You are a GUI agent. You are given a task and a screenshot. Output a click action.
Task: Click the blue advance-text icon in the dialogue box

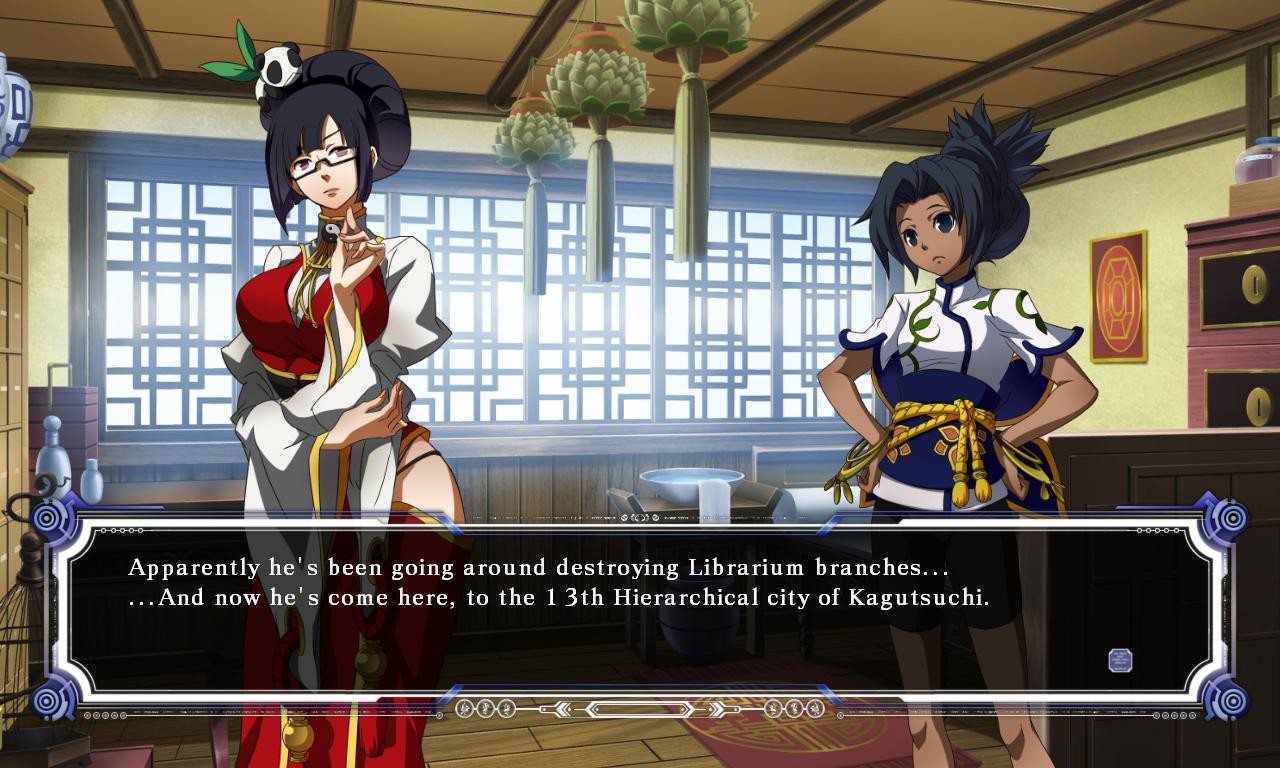click(x=1120, y=660)
